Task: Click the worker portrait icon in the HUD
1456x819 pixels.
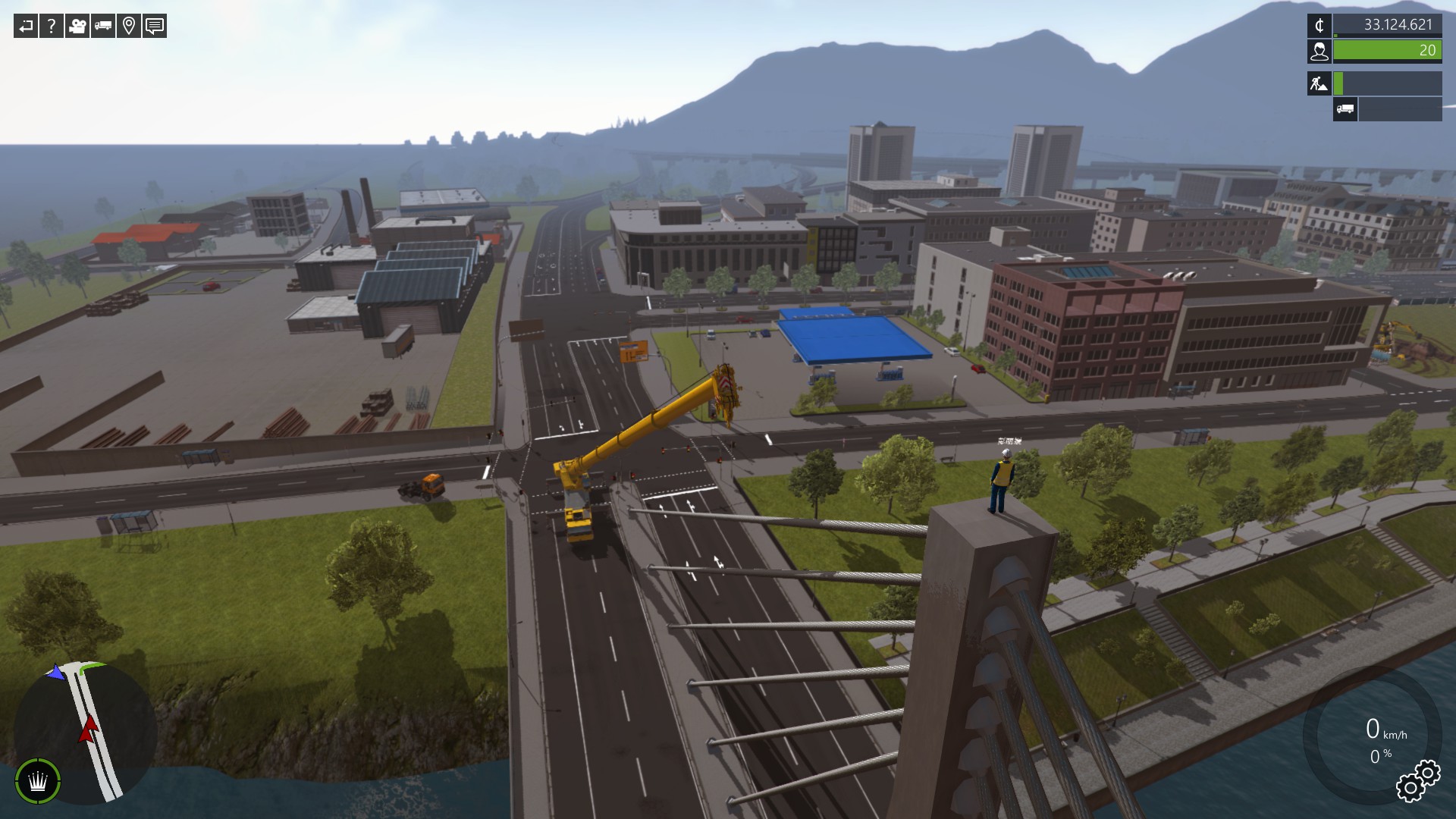Action: 1320,52
